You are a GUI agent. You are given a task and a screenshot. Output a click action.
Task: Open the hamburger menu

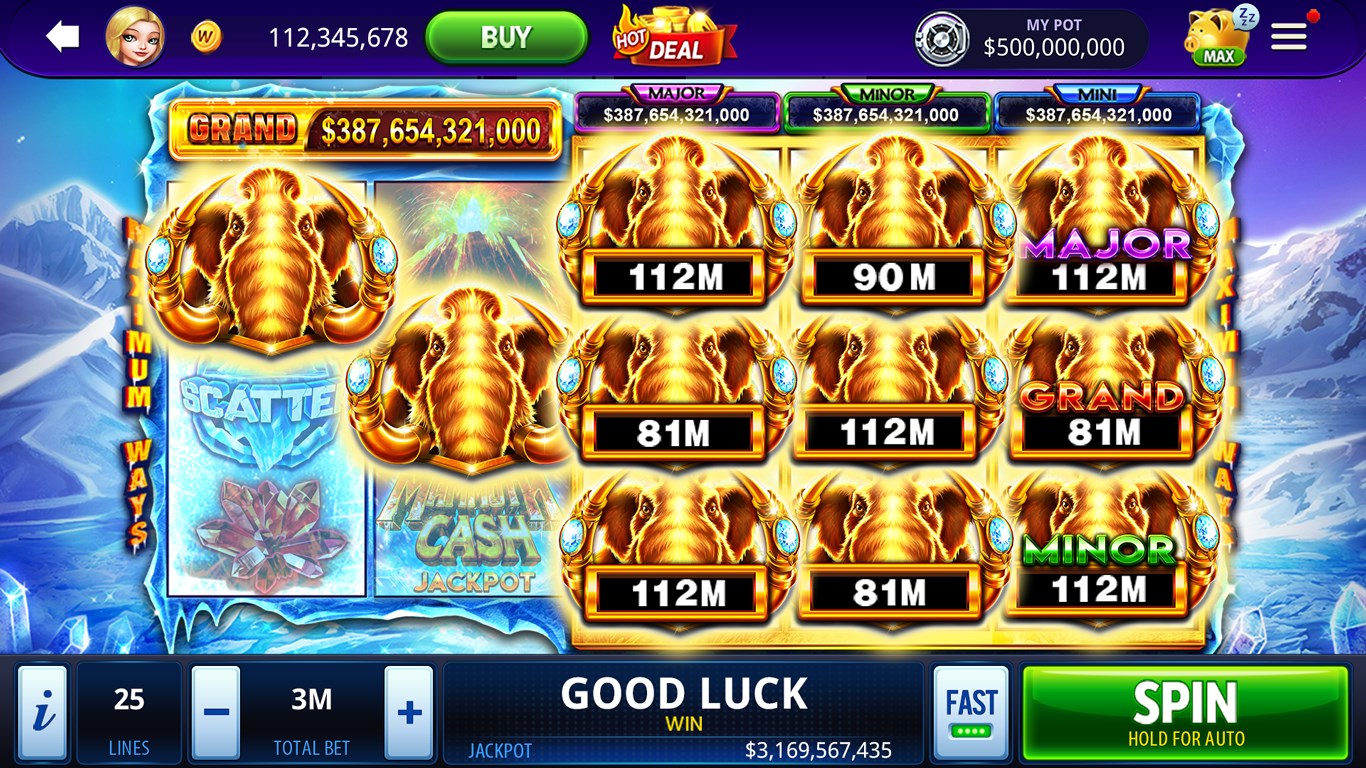pos(1288,36)
